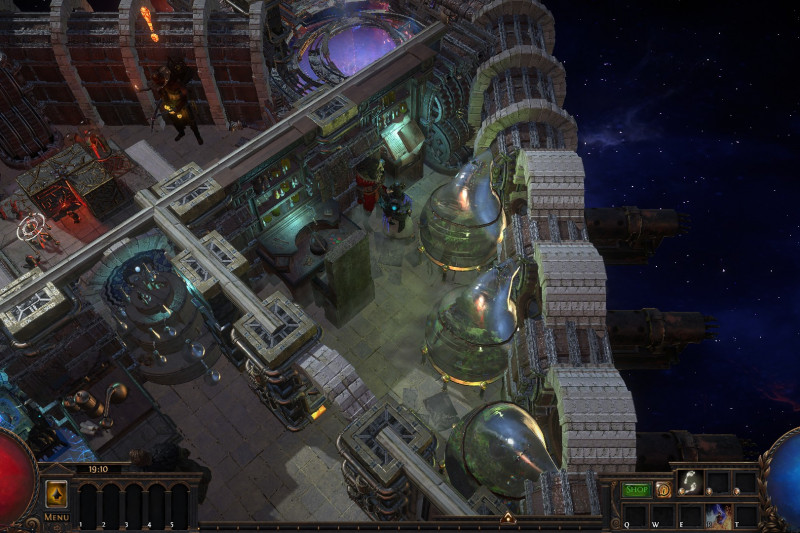Click the small arrow at bottom center
This screenshot has height=533, width=800.
508,518
